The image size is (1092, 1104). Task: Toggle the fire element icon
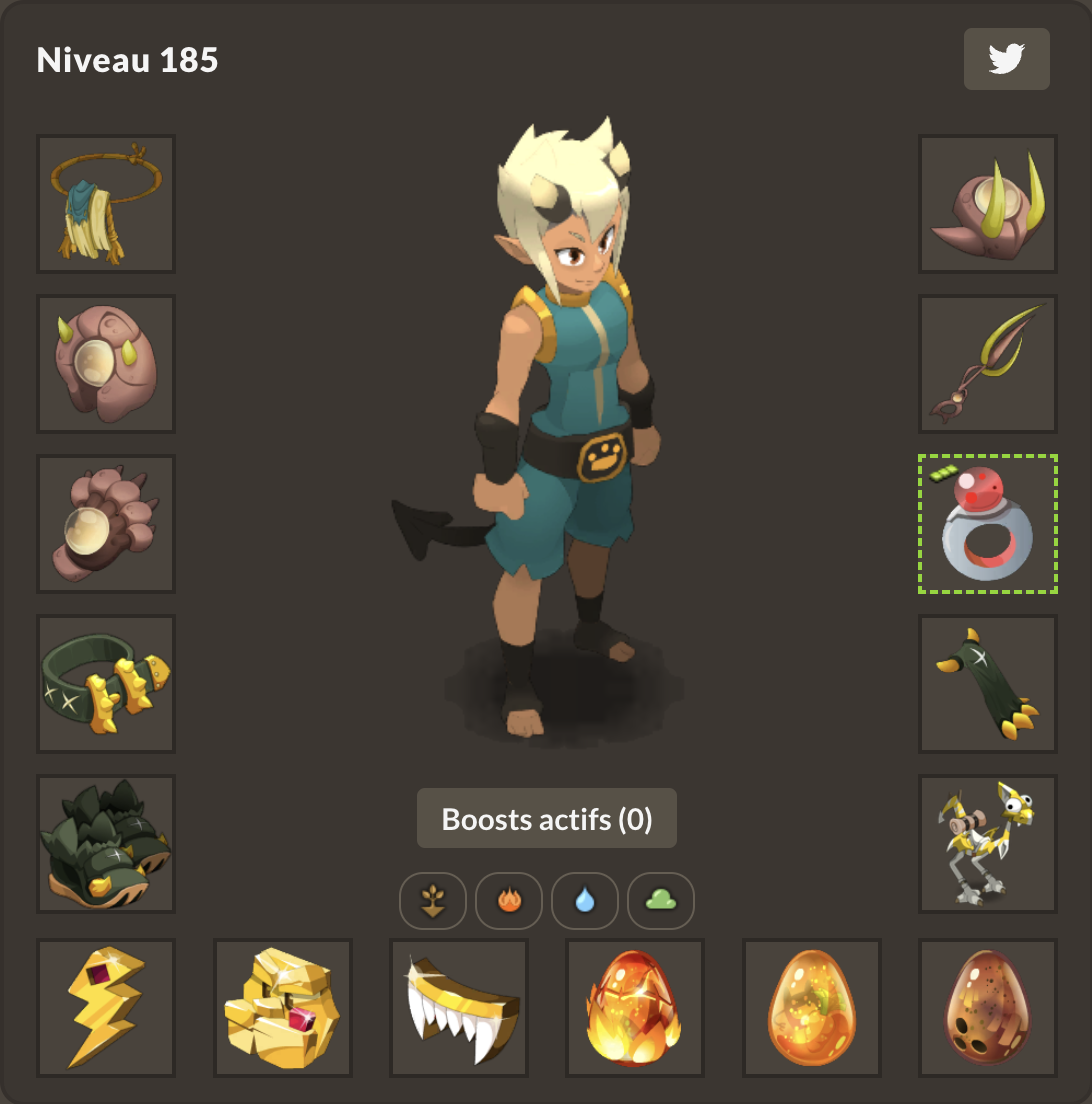tap(509, 901)
